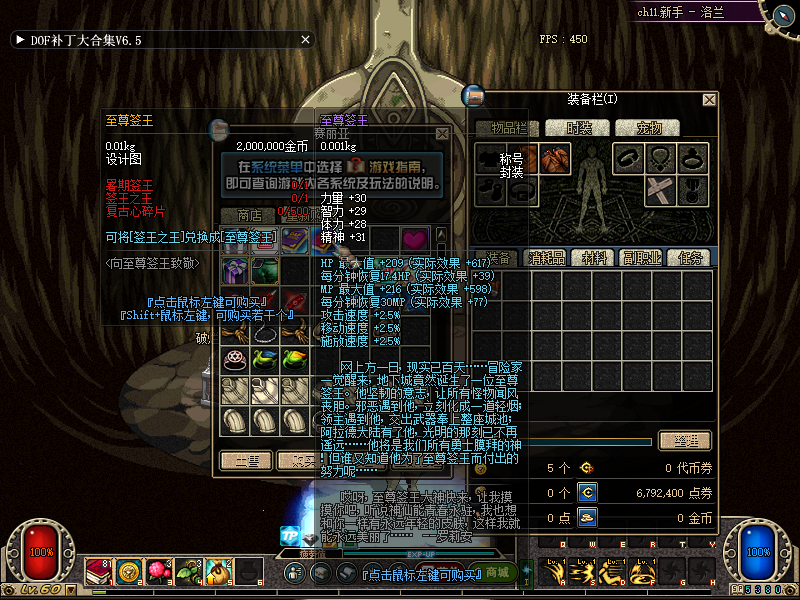The image size is (800, 600).
Task: Pick the pearl necklace shop item
Action: [265, 331]
